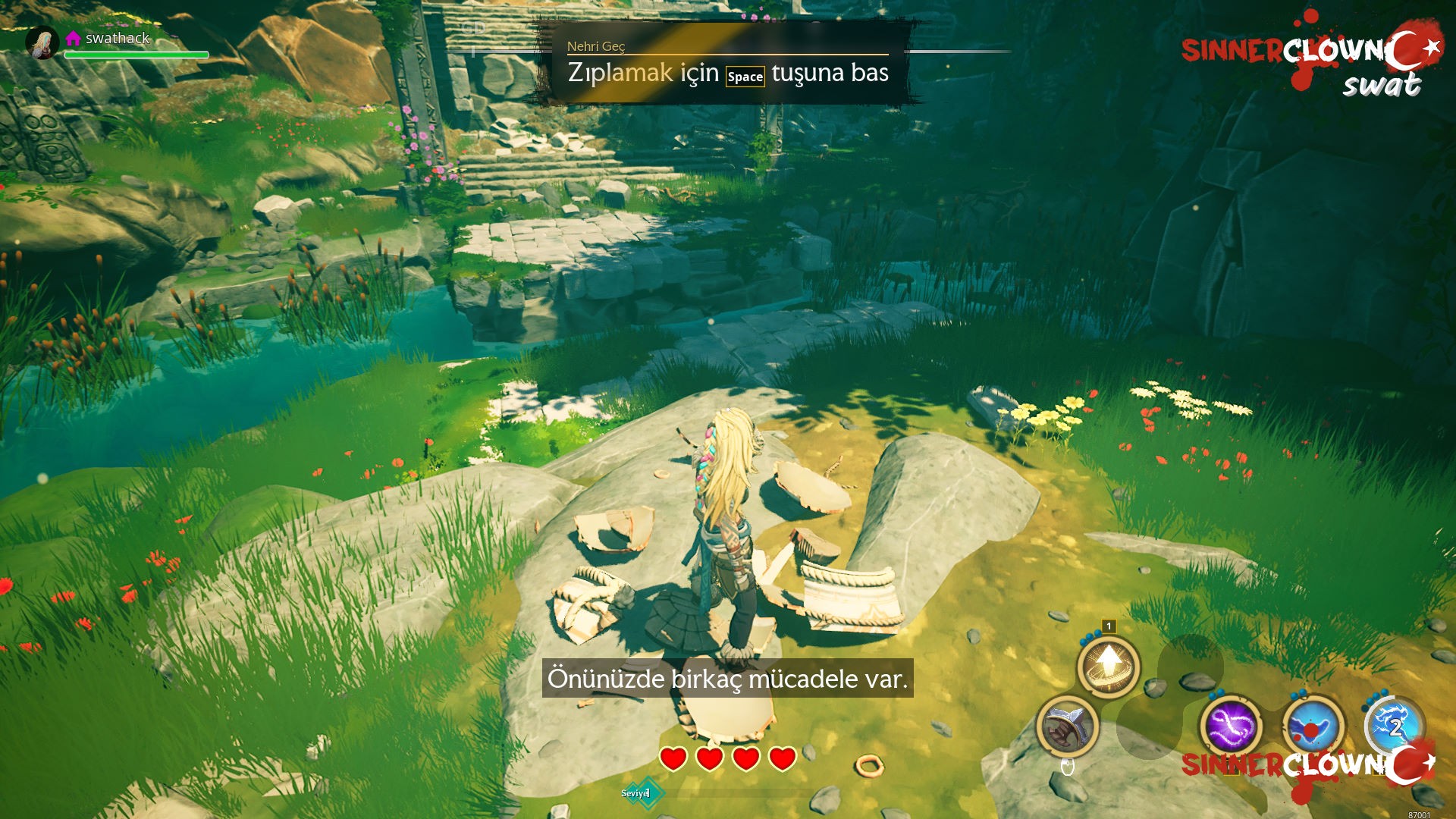
Task: Select the blue lightning beast ability
Action: (1394, 726)
